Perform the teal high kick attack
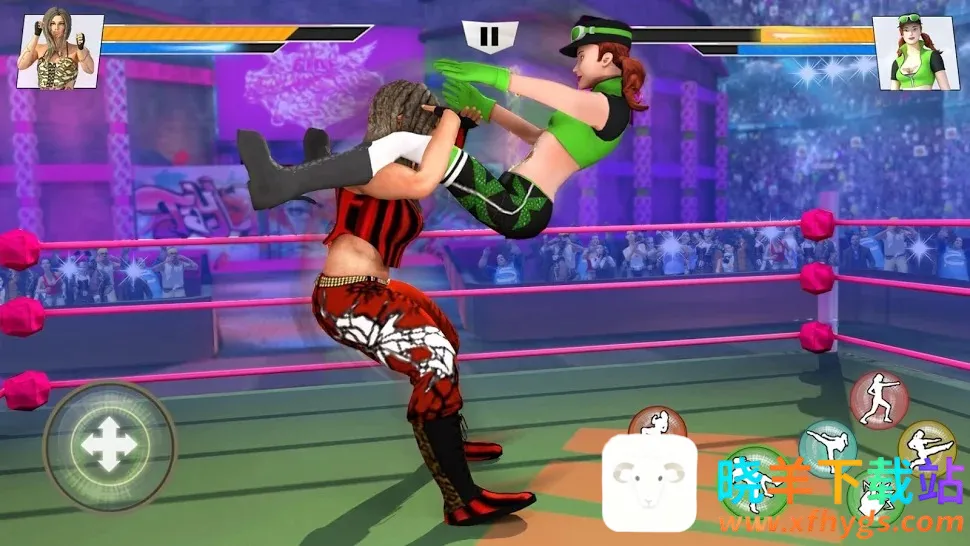This screenshot has height=546, width=970. point(827,447)
